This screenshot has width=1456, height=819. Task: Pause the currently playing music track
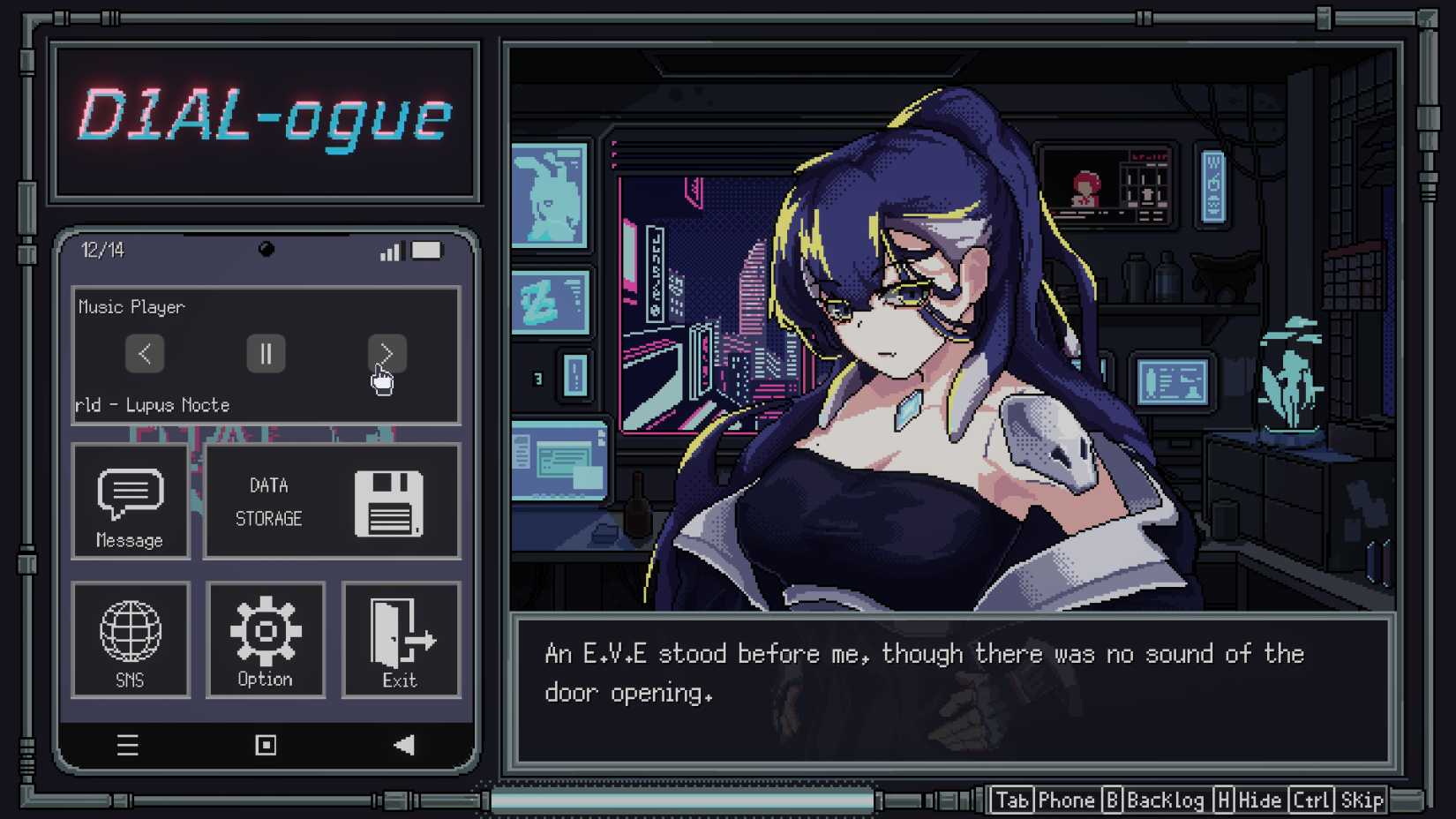[266, 354]
